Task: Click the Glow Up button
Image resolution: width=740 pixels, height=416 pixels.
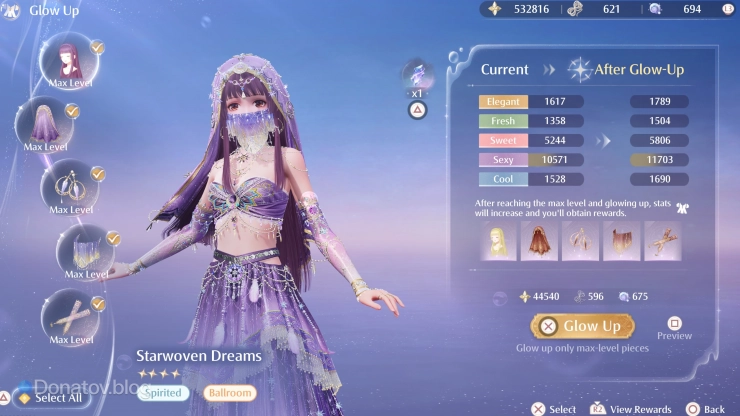Action: click(580, 326)
